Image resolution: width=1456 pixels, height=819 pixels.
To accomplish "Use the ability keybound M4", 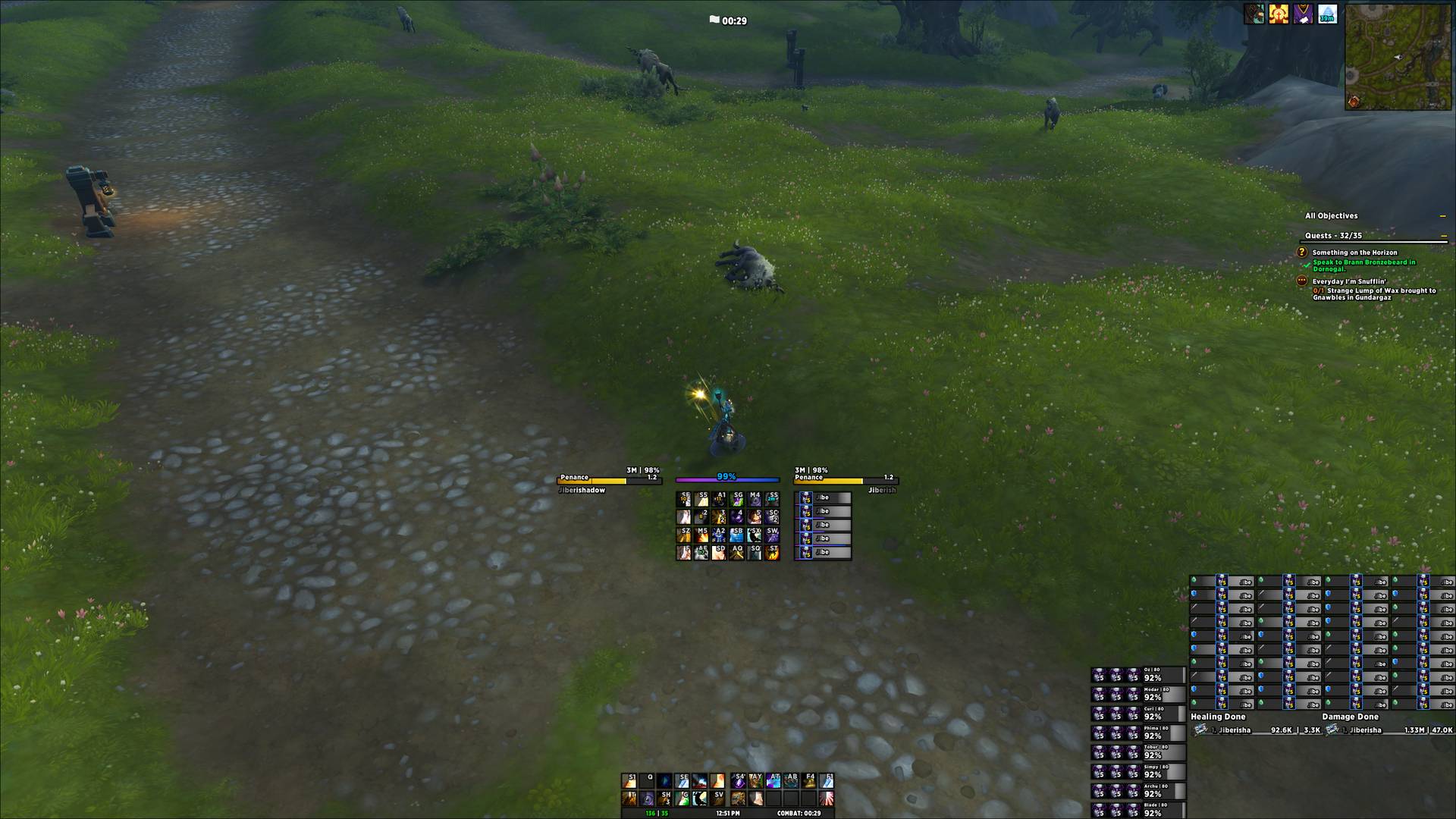I will 755,499.
